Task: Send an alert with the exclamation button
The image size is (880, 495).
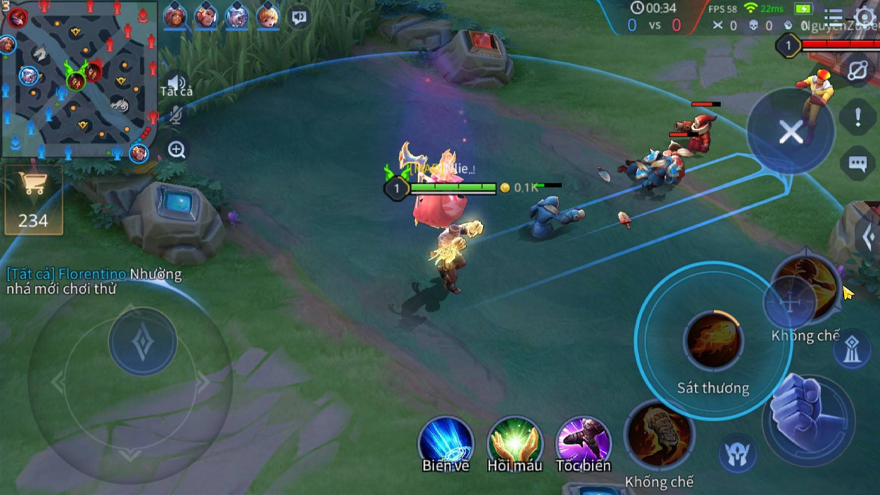Action: [857, 117]
